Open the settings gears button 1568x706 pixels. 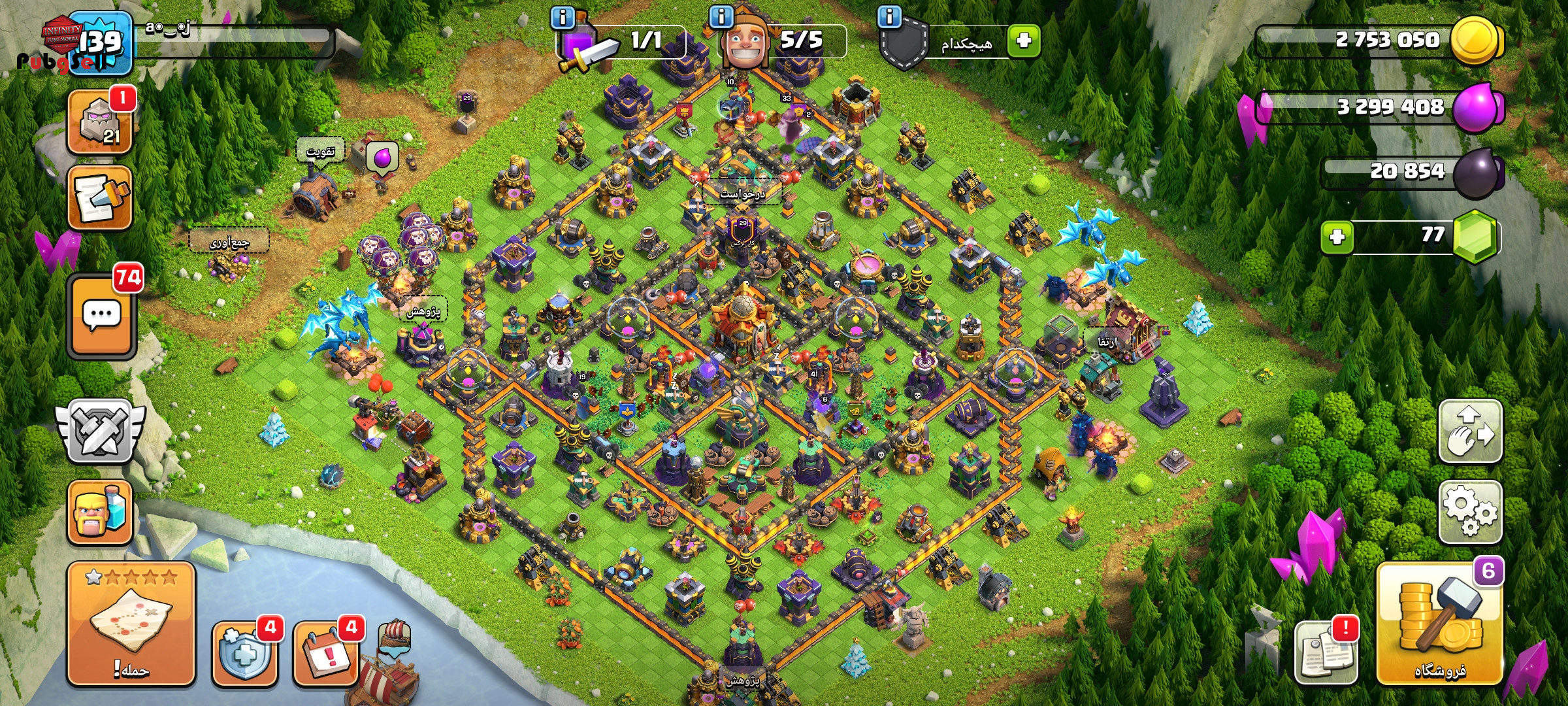pyautogui.click(x=1470, y=512)
